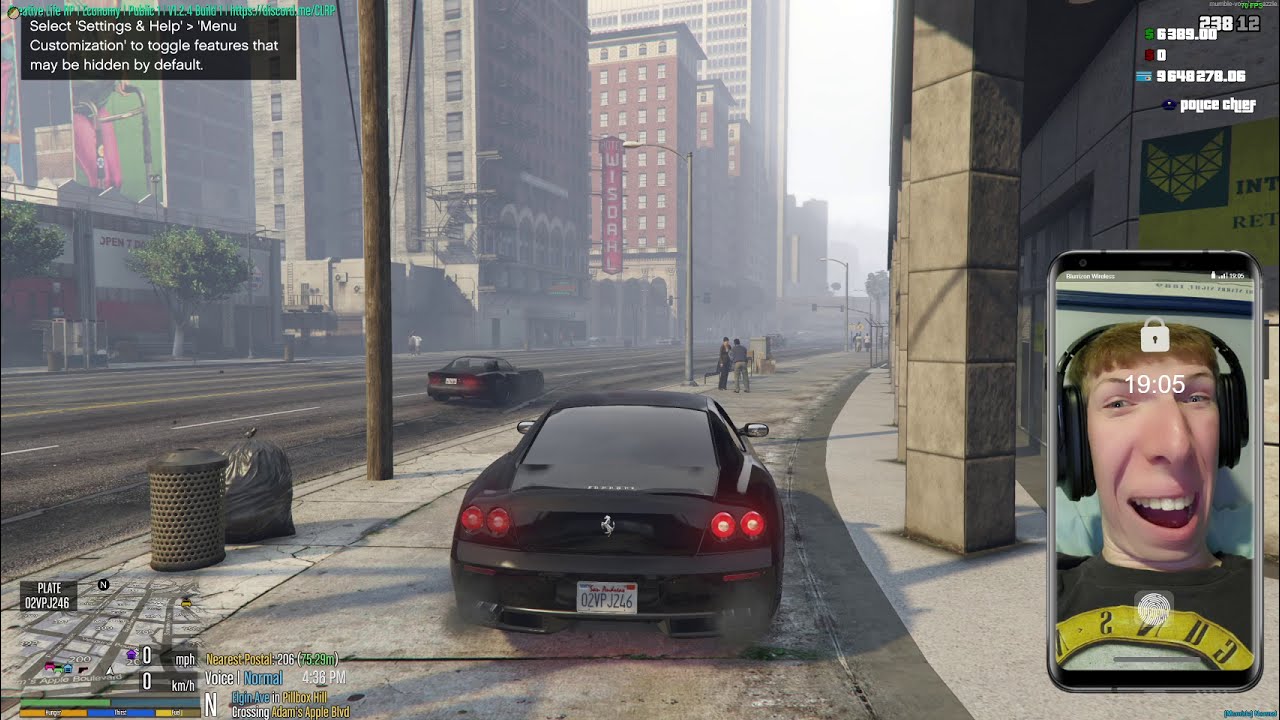Tap the fingerprint sensor on the phone
This screenshot has height=720, width=1280.
click(x=1154, y=610)
